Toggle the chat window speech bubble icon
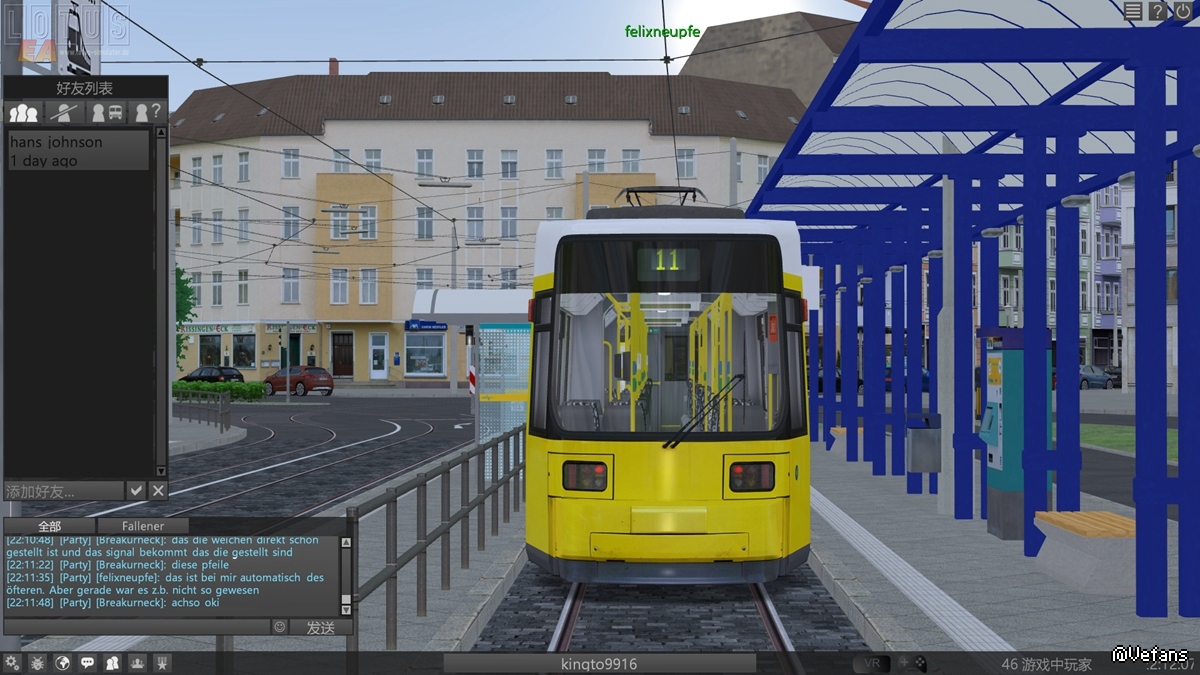 click(87, 662)
